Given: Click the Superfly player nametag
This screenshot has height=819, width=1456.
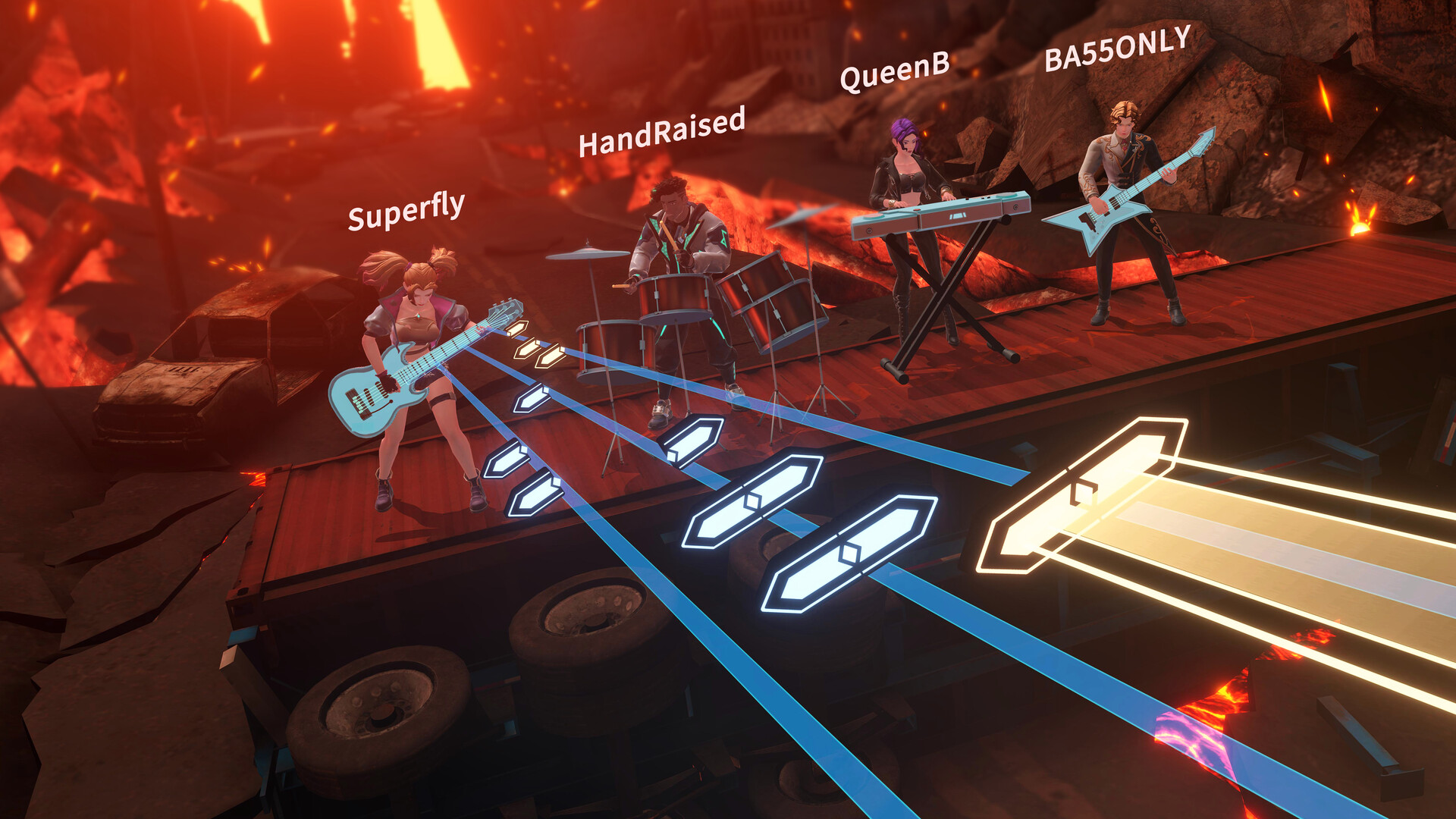Looking at the screenshot, I should click(406, 218).
